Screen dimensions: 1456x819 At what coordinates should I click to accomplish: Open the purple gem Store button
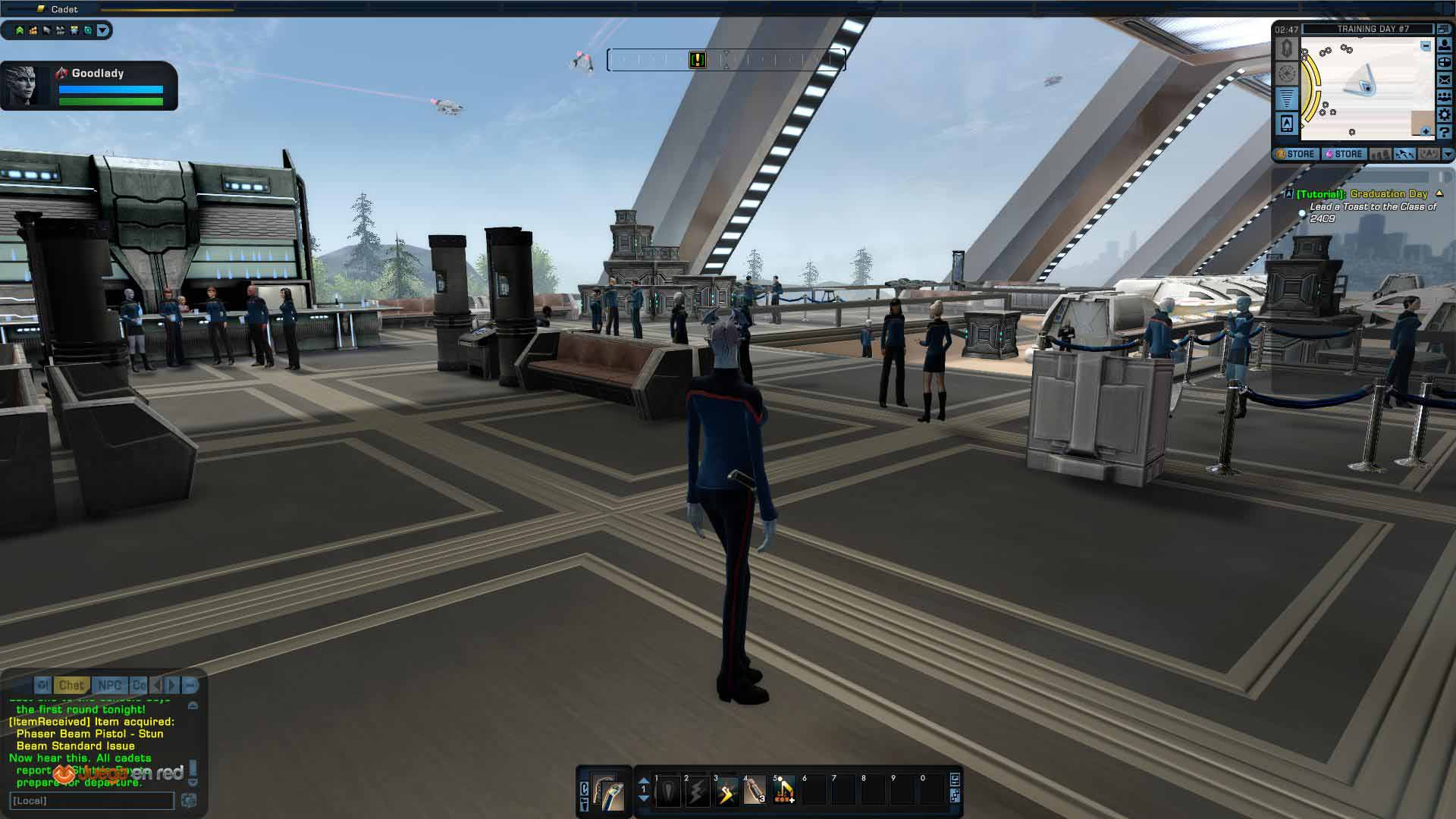point(1344,154)
